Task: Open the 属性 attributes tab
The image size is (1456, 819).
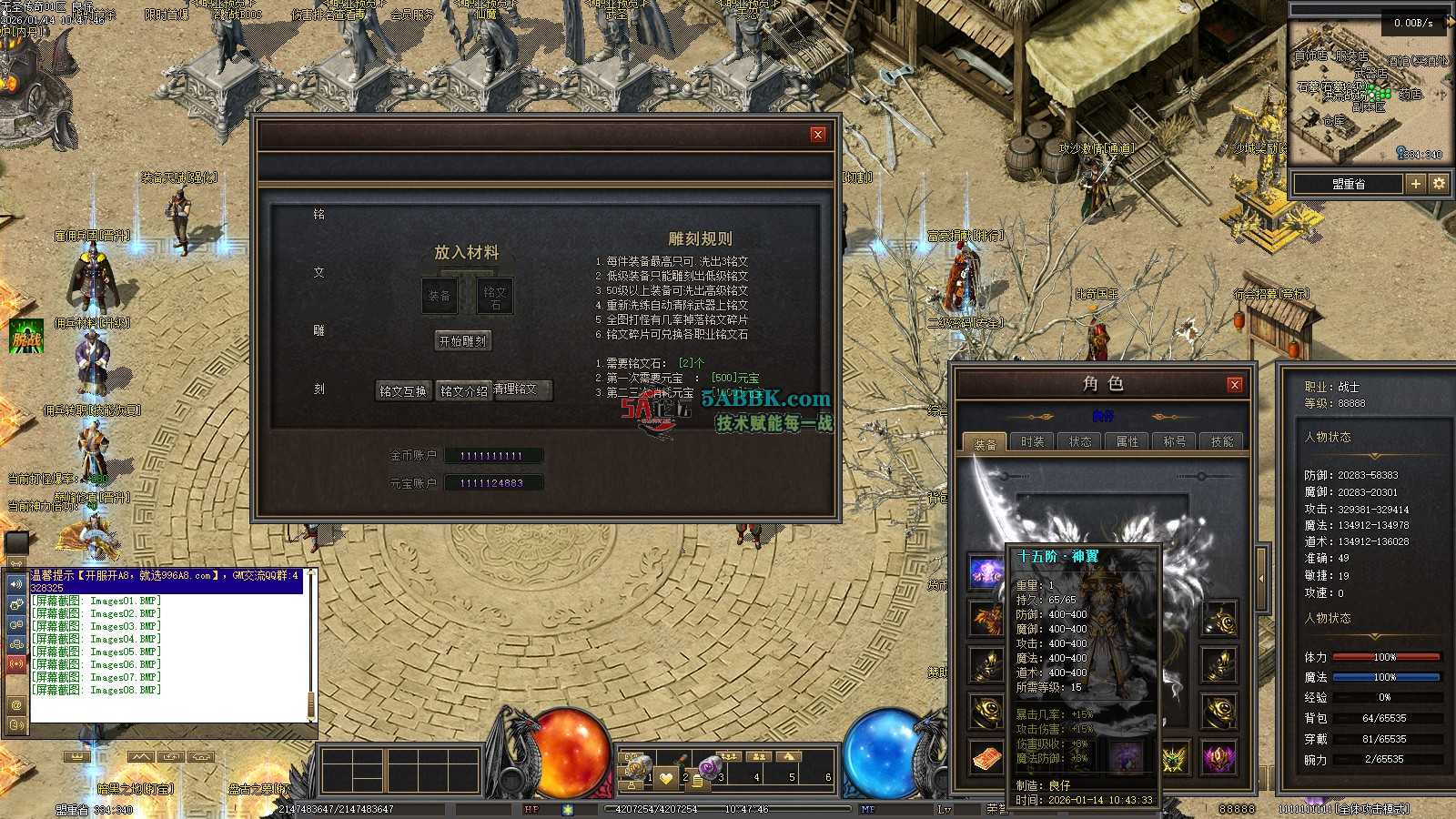Action: [x=1127, y=442]
